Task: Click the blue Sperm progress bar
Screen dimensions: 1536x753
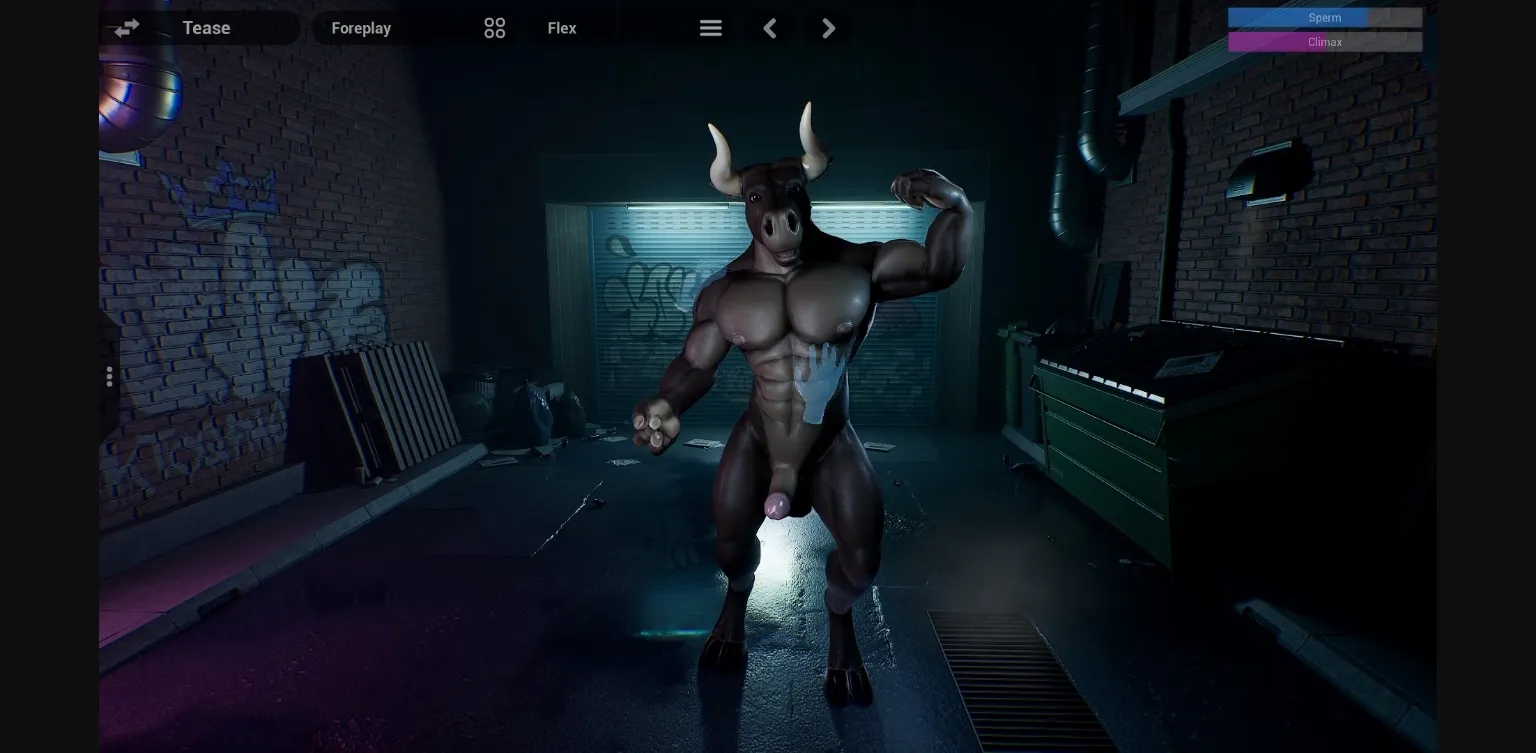Action: tap(1324, 17)
